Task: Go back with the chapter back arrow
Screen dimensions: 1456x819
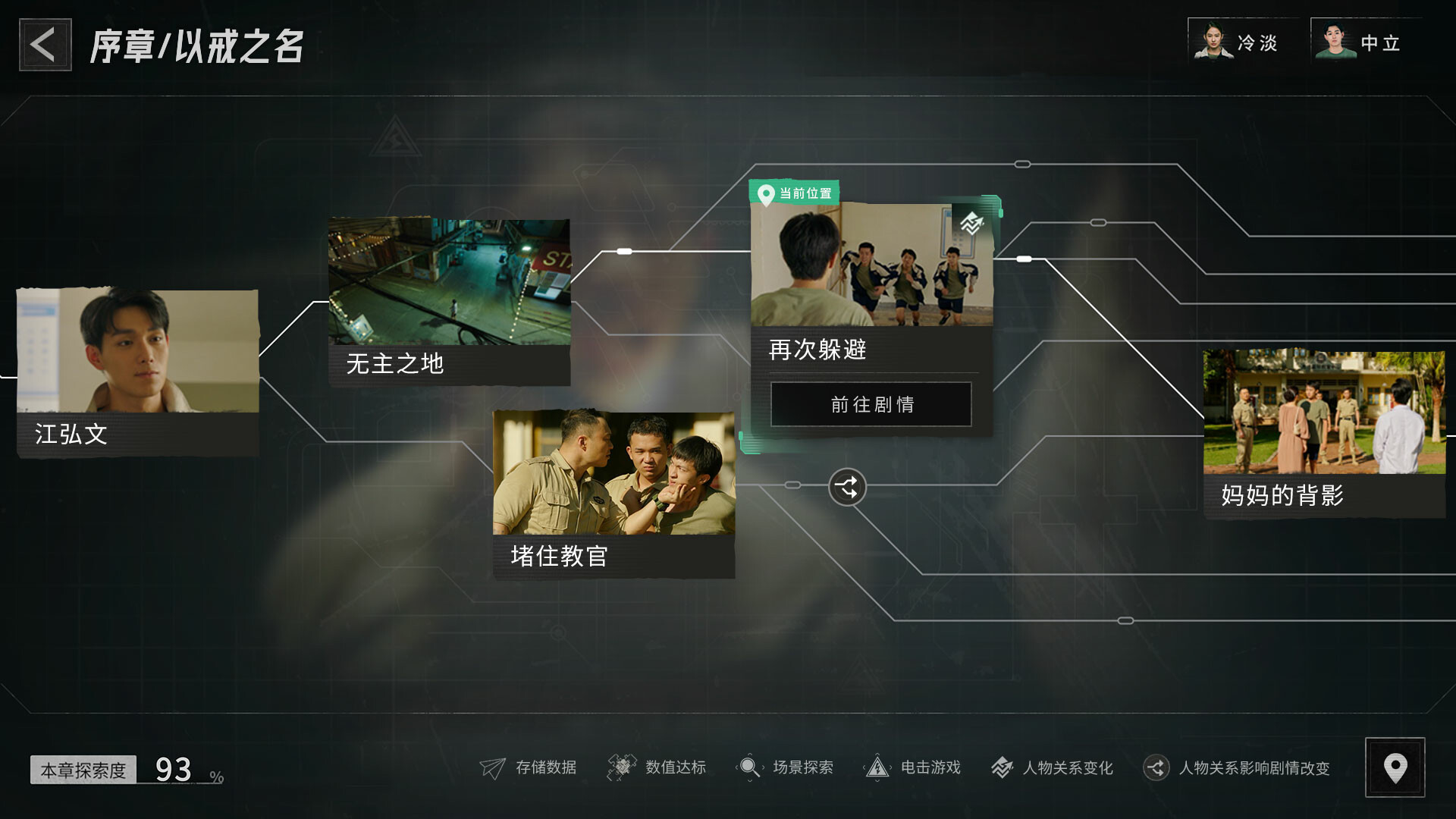Action: [x=44, y=43]
